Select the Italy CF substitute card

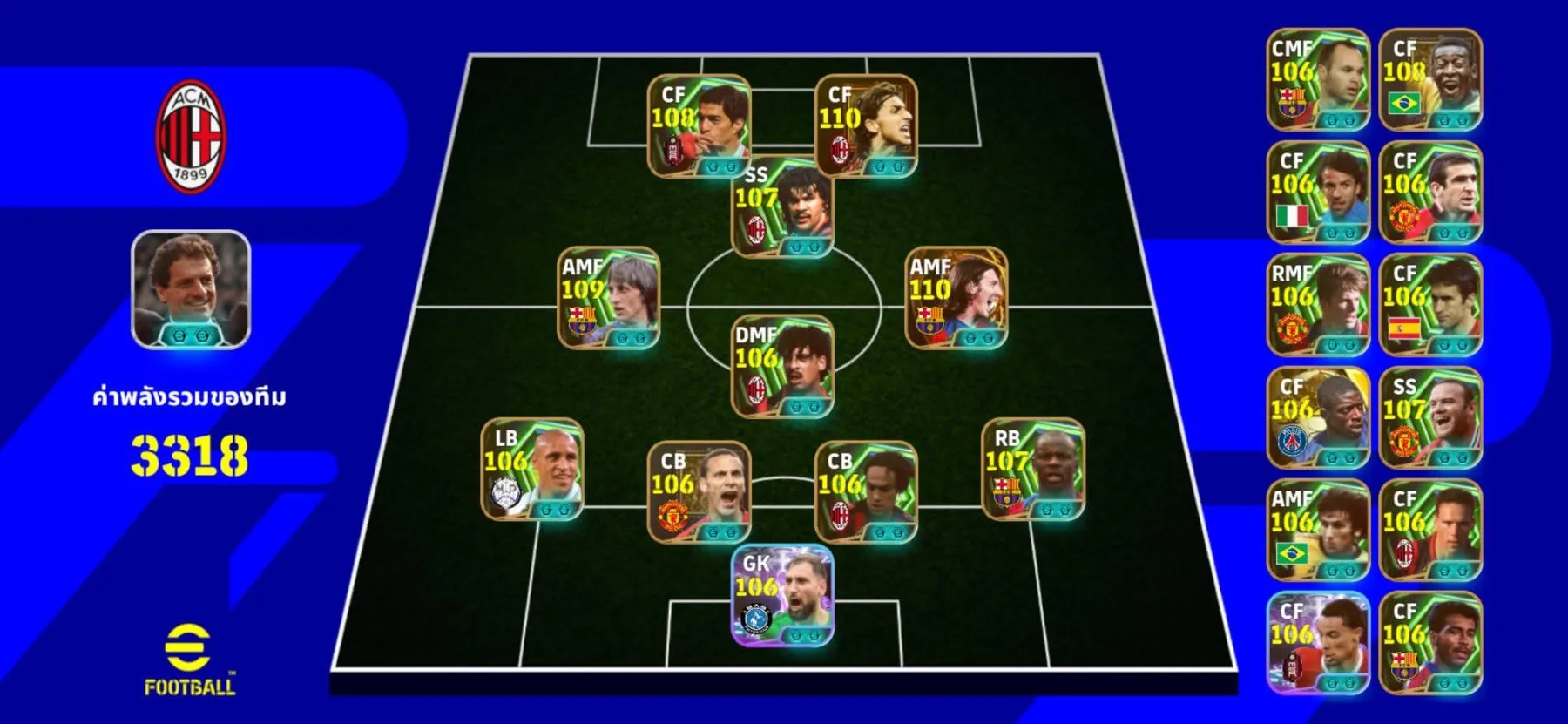[1317, 193]
